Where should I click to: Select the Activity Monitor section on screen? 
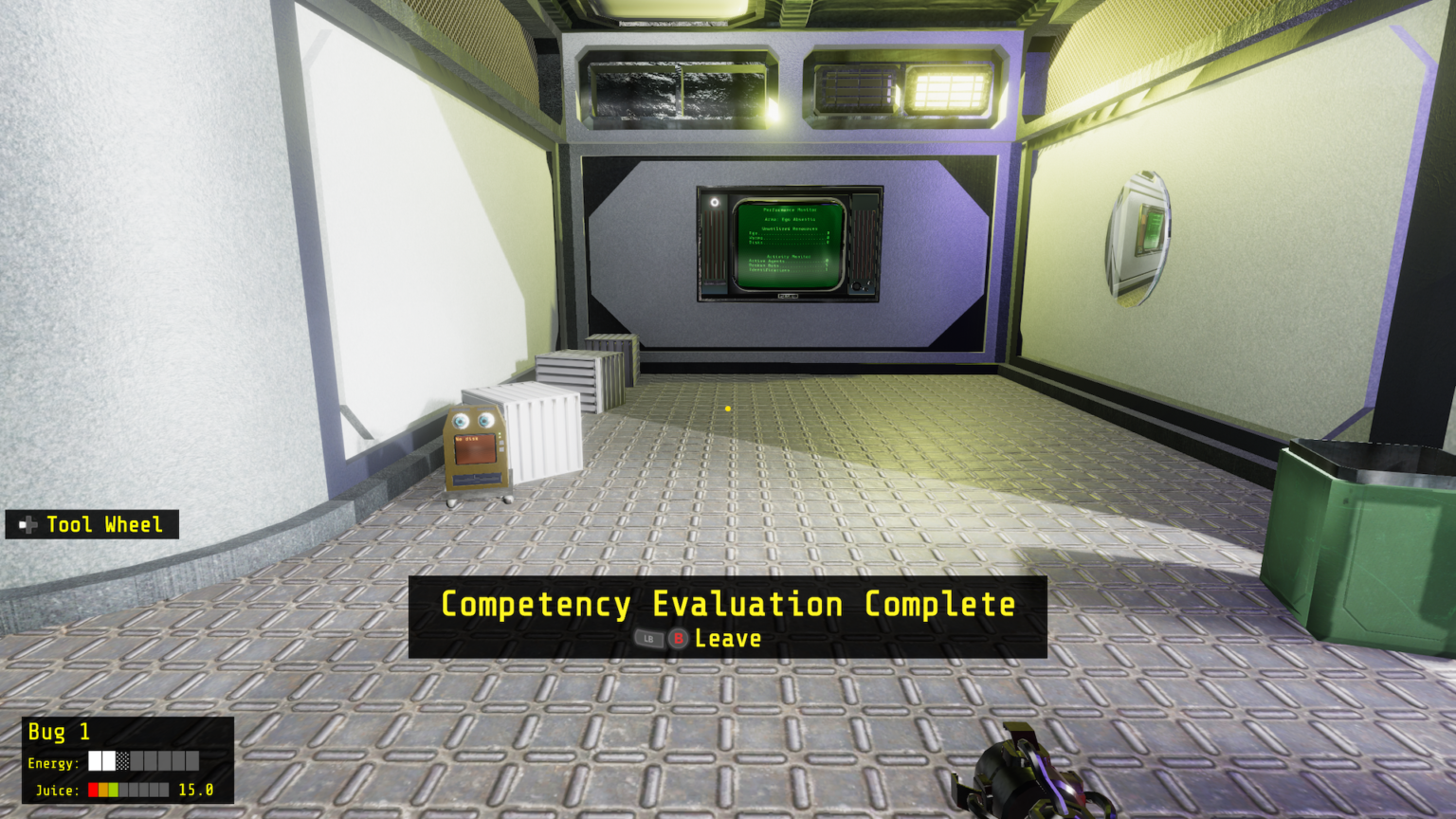pos(789,257)
